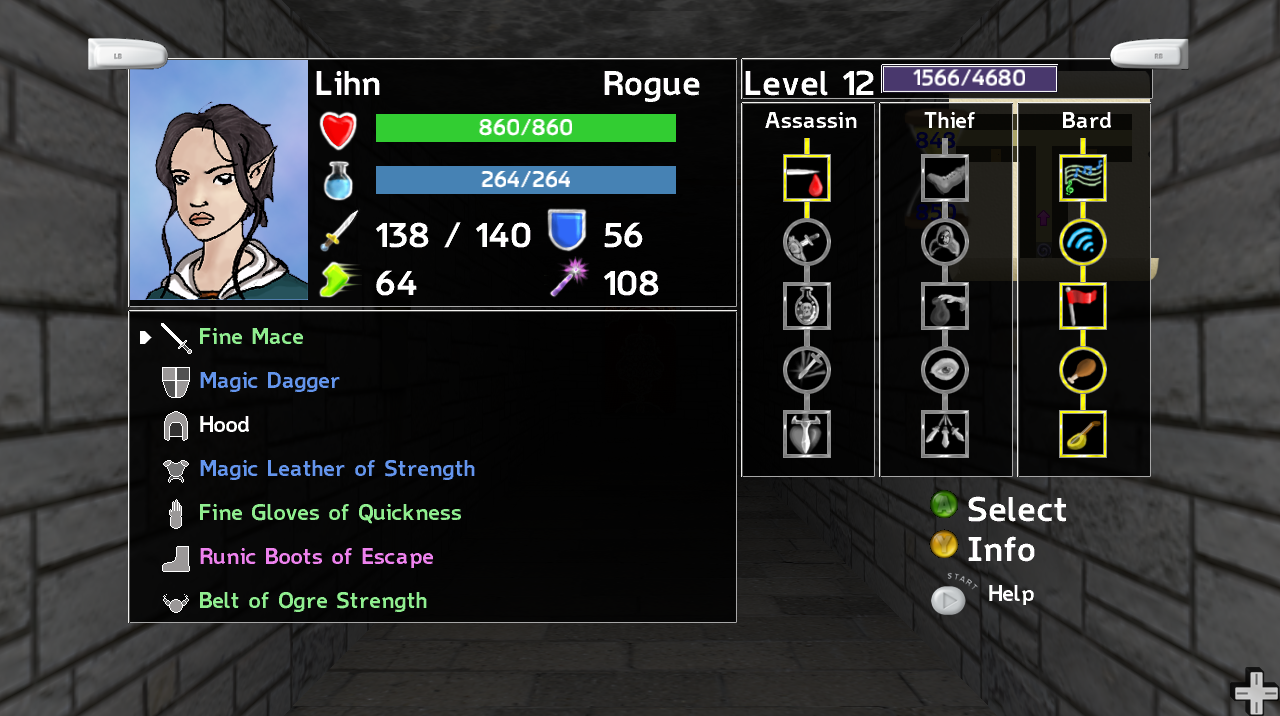Click Lihn's character portrait
The height and width of the screenshot is (716, 1280).
219,180
